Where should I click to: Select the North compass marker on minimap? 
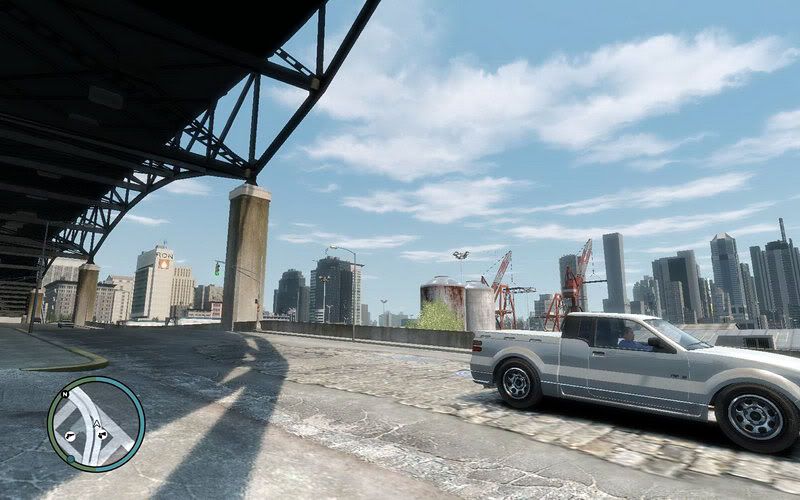click(x=67, y=392)
